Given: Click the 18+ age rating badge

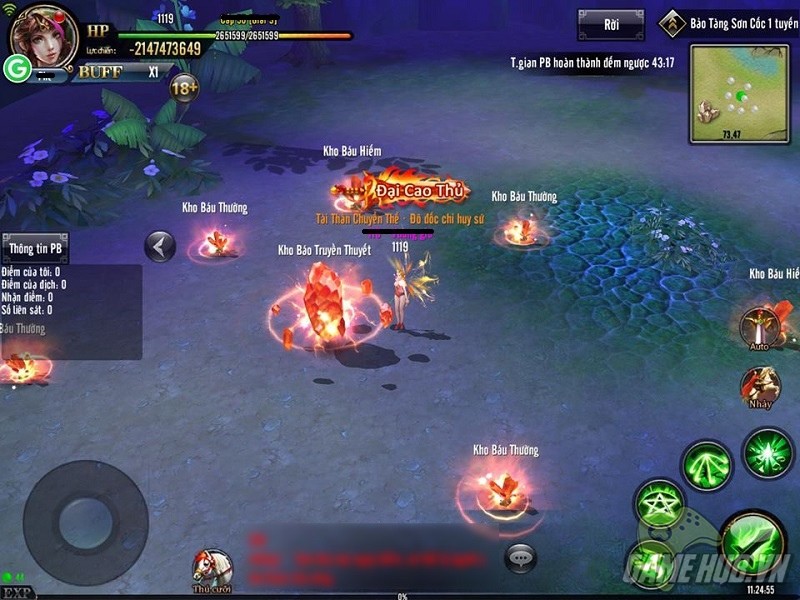Looking at the screenshot, I should [x=184, y=87].
